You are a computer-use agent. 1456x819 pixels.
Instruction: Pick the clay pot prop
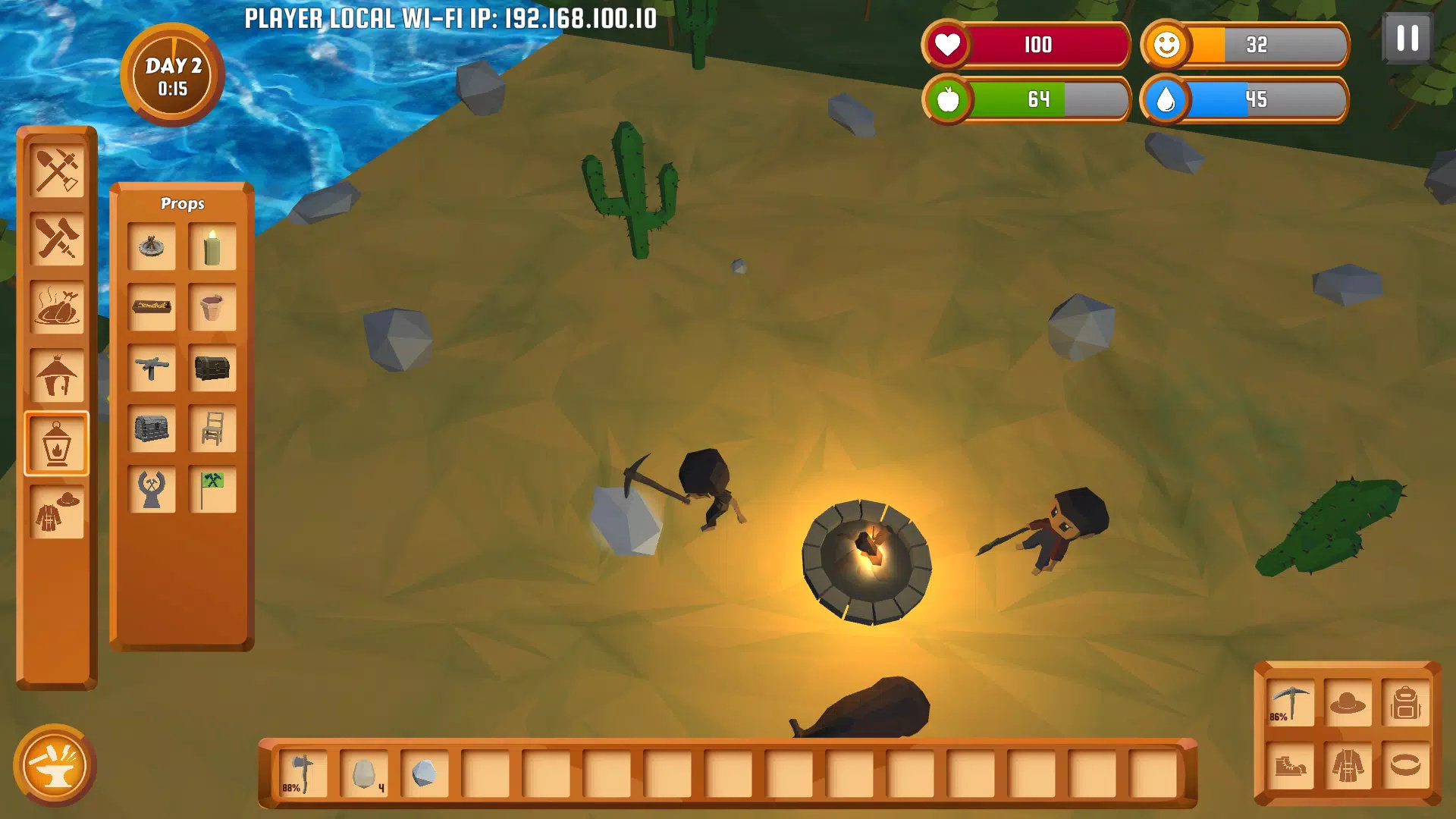pos(212,307)
